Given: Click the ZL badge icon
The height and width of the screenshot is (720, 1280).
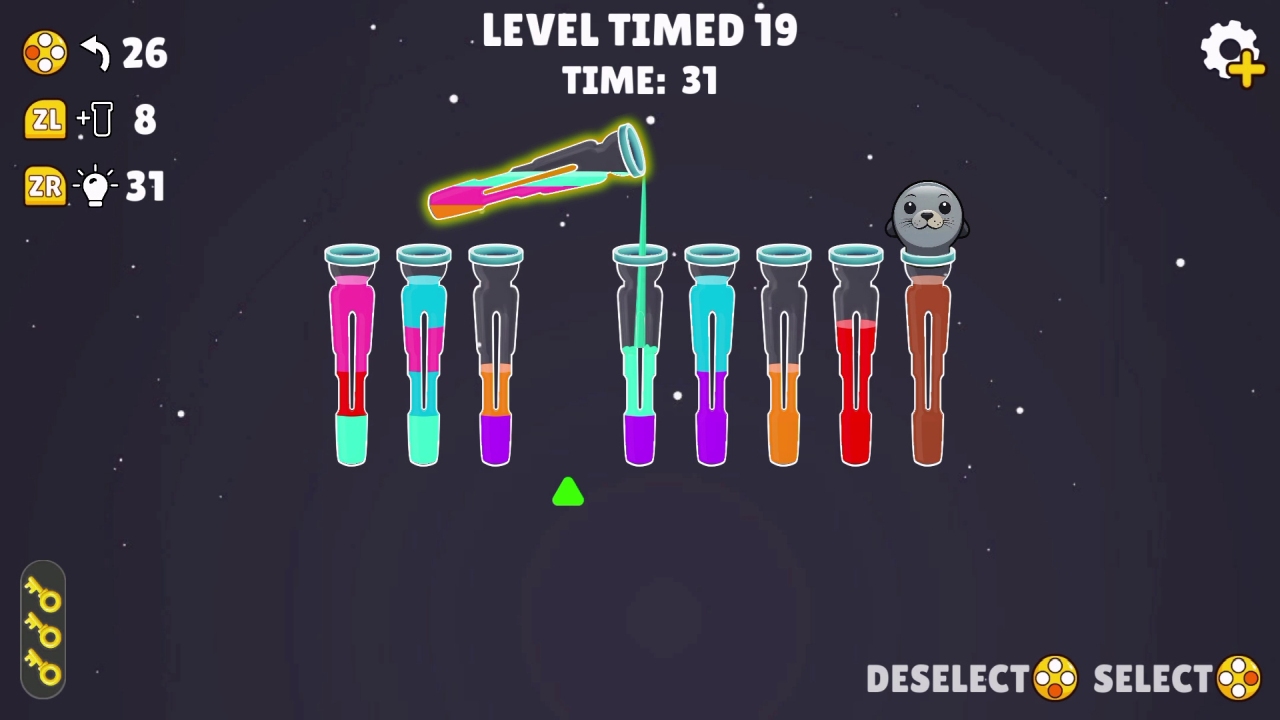Looking at the screenshot, I should [44, 119].
